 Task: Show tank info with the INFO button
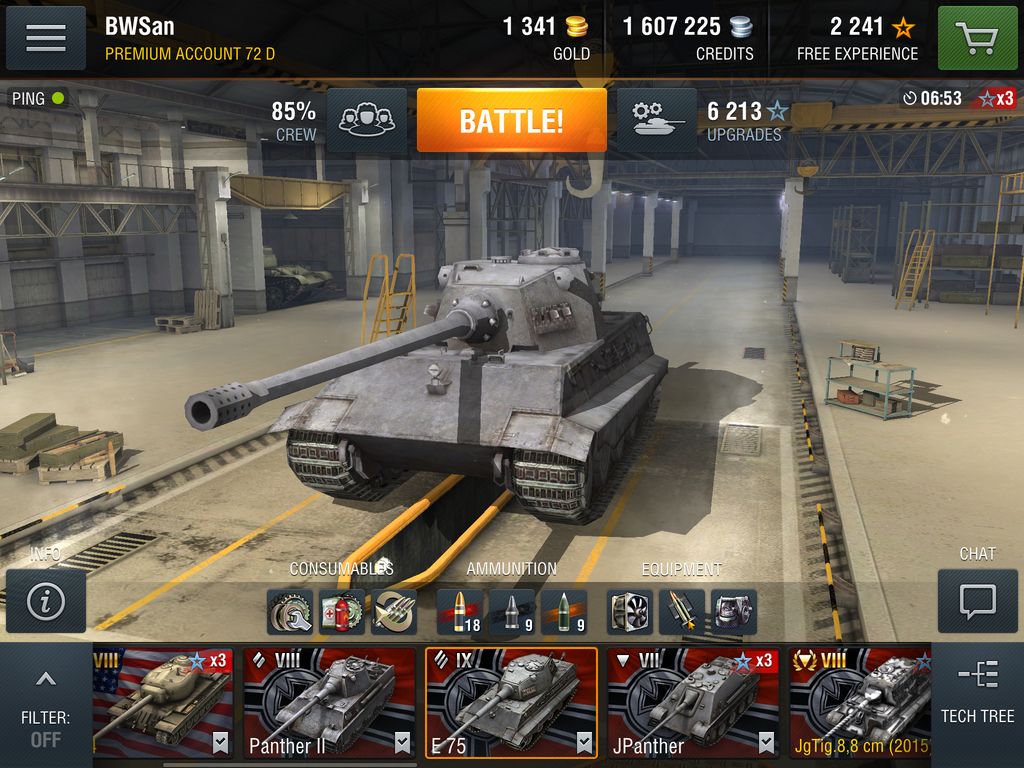46,600
